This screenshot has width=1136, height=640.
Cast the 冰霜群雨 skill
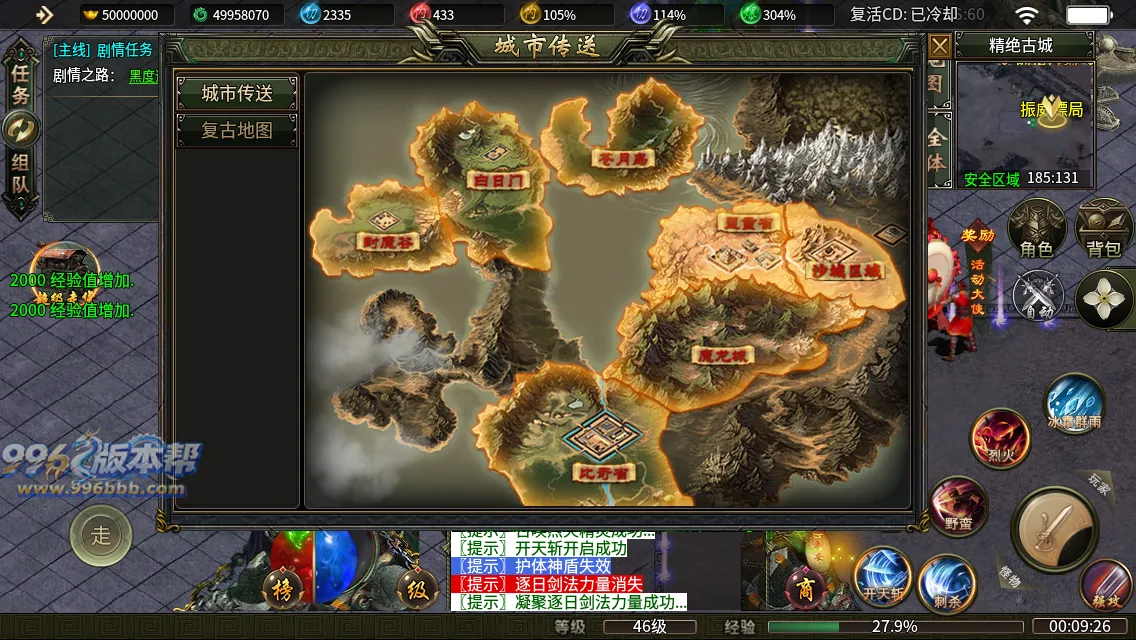tap(1074, 403)
